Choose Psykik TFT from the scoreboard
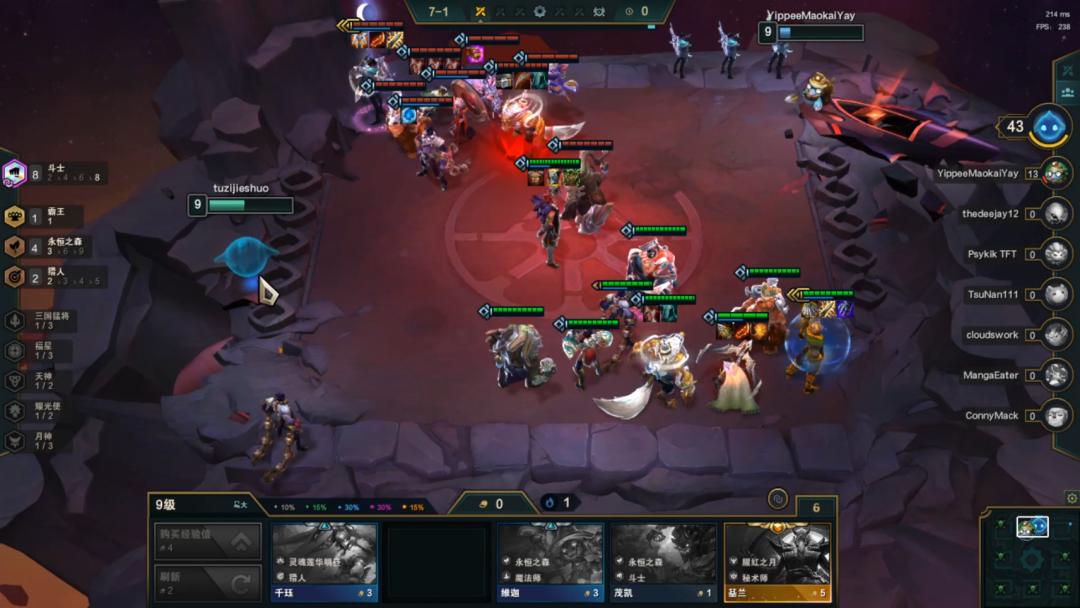1080x608 pixels. pos(1056,254)
